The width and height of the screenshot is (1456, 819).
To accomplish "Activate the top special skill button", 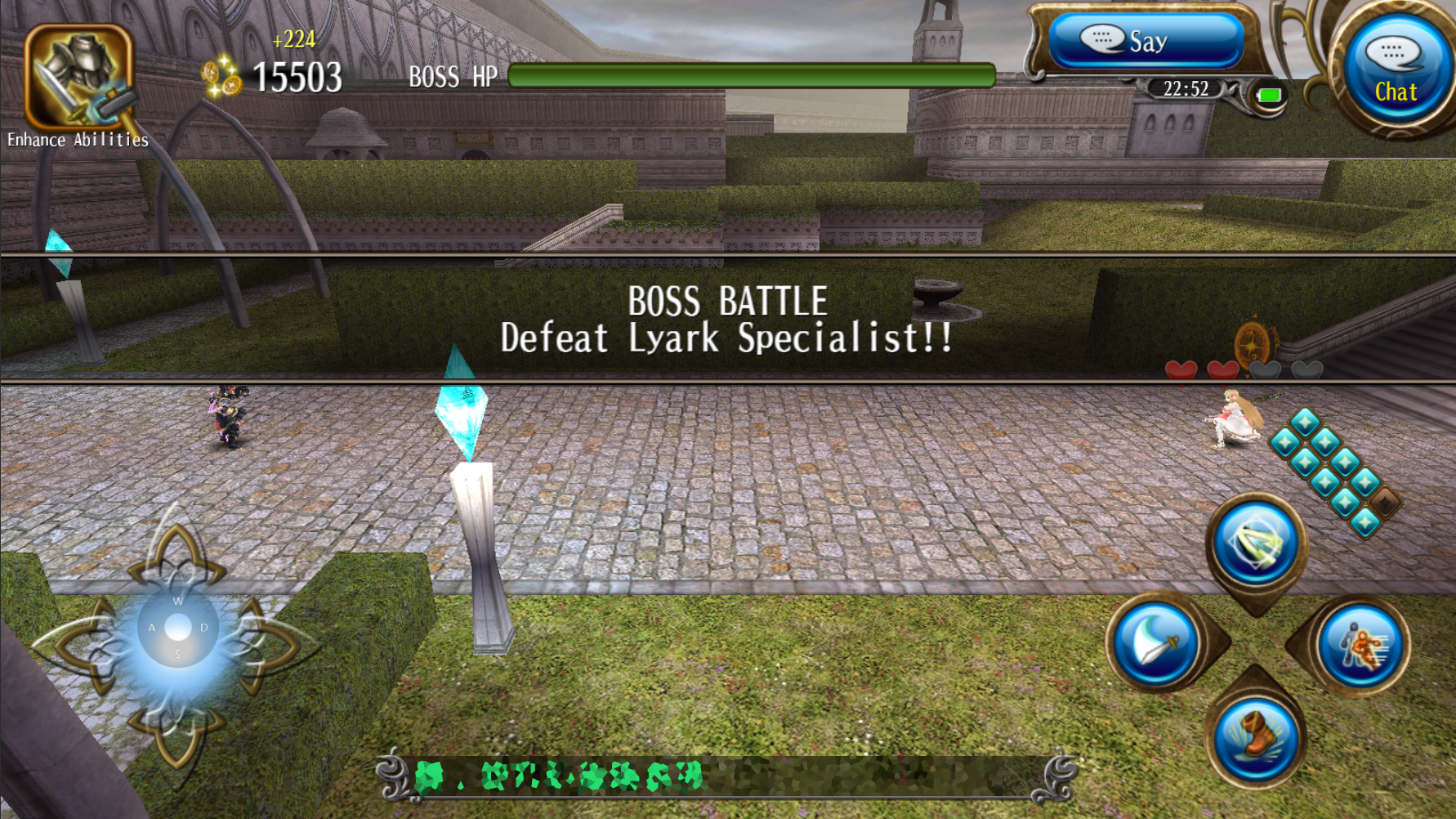I will click(1256, 544).
